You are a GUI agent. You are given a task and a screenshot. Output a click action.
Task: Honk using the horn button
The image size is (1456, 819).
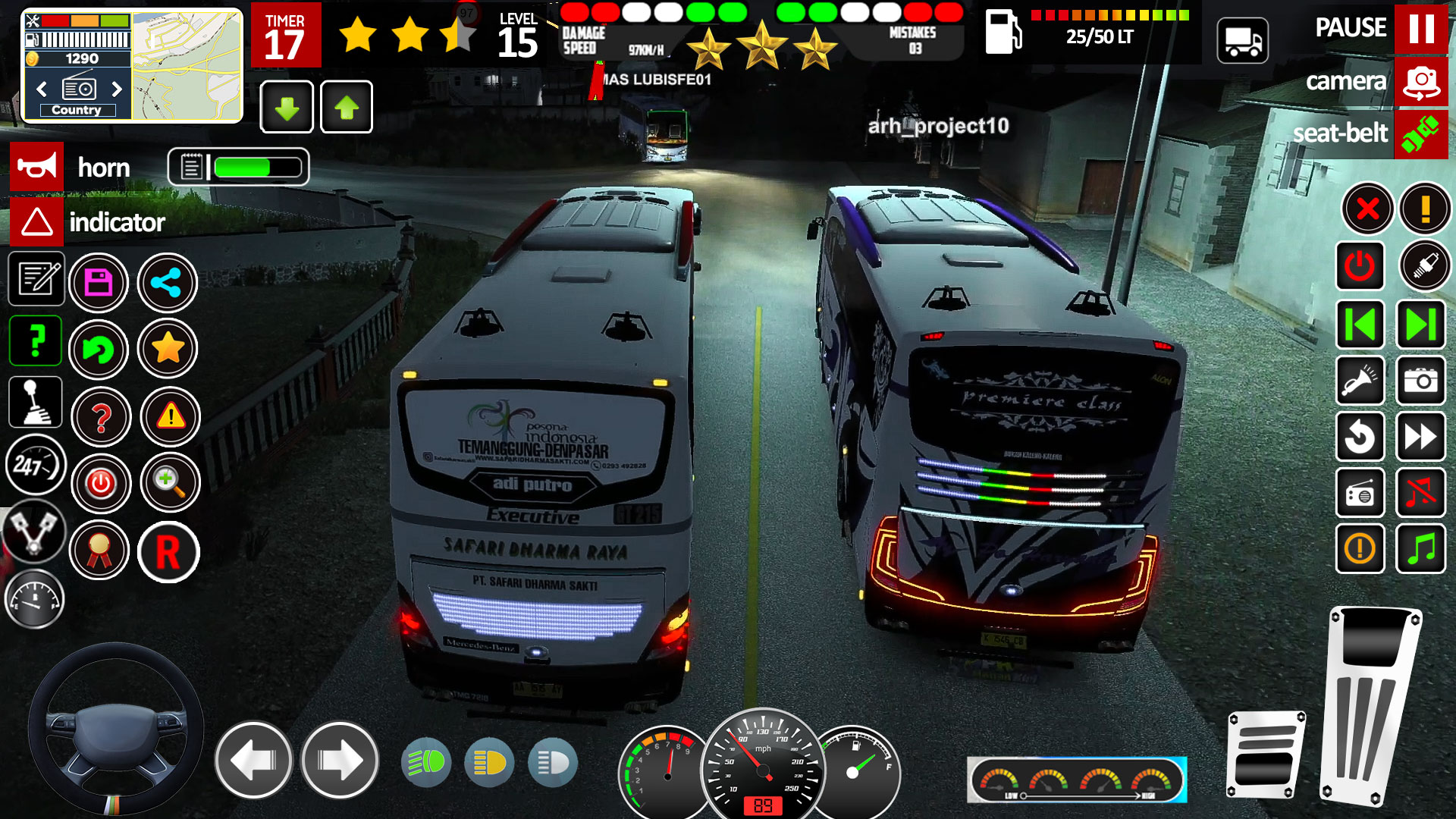pos(36,167)
